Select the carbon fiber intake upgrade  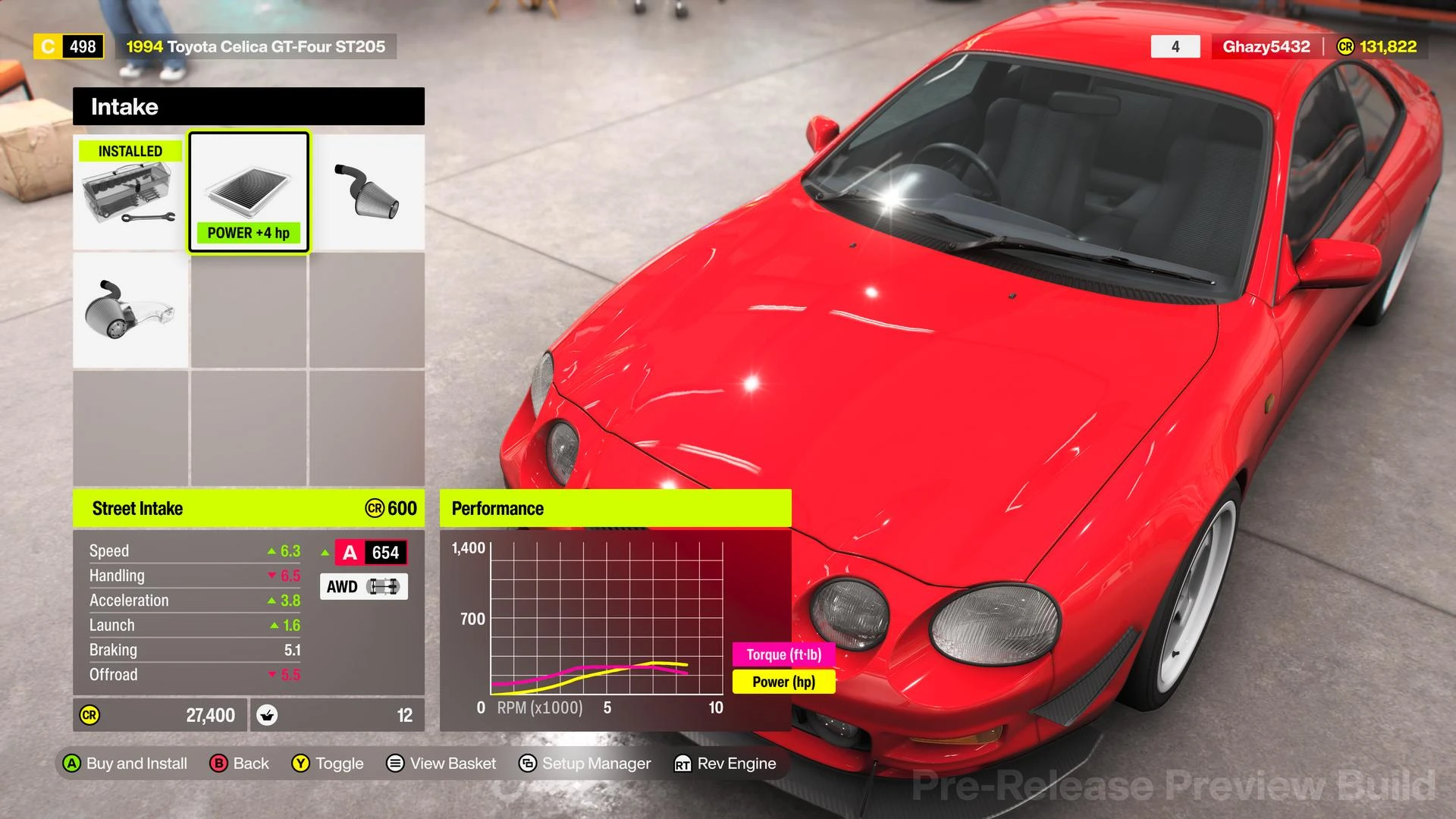130,311
